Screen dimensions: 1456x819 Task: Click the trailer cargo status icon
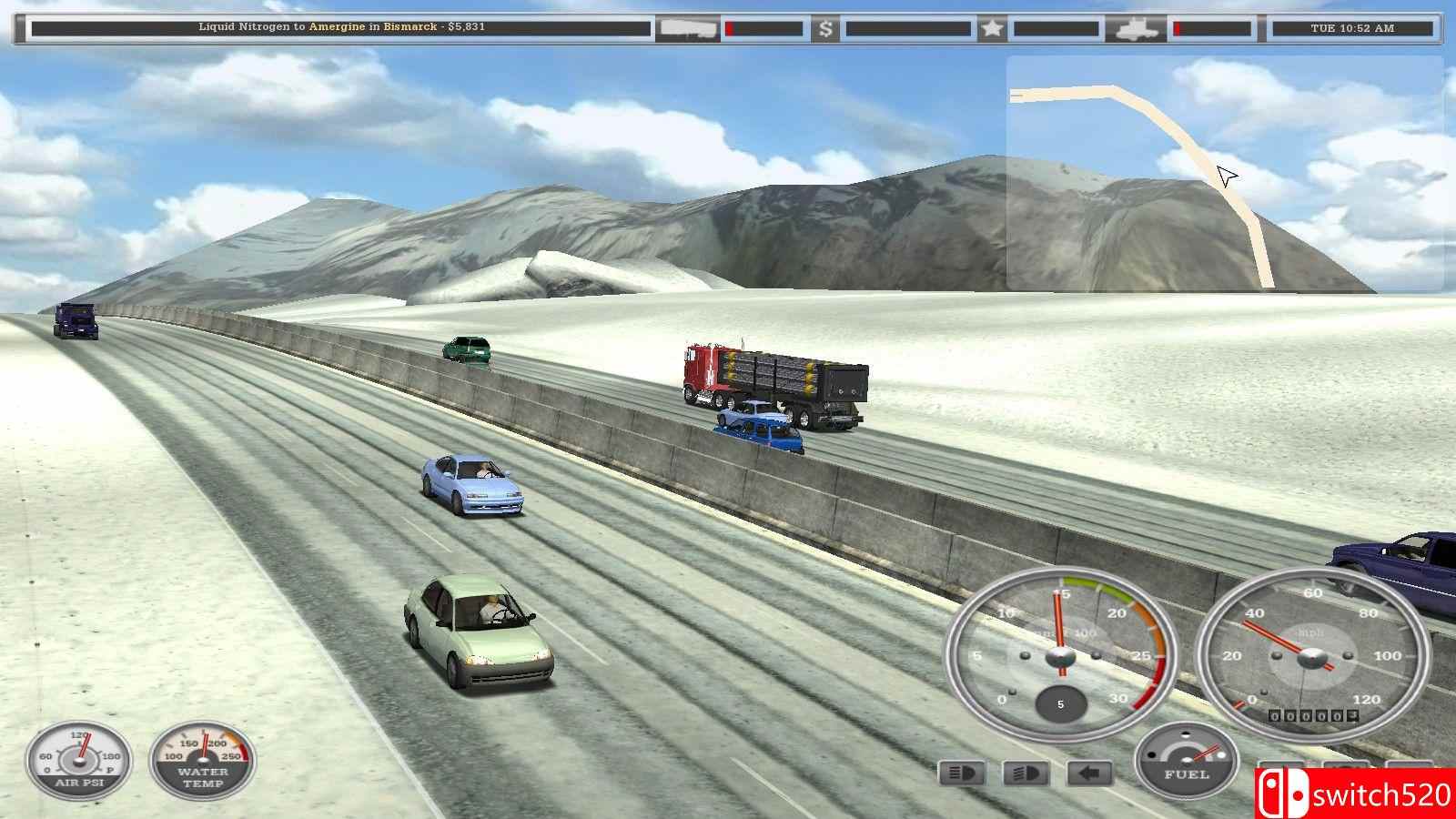pos(688,29)
